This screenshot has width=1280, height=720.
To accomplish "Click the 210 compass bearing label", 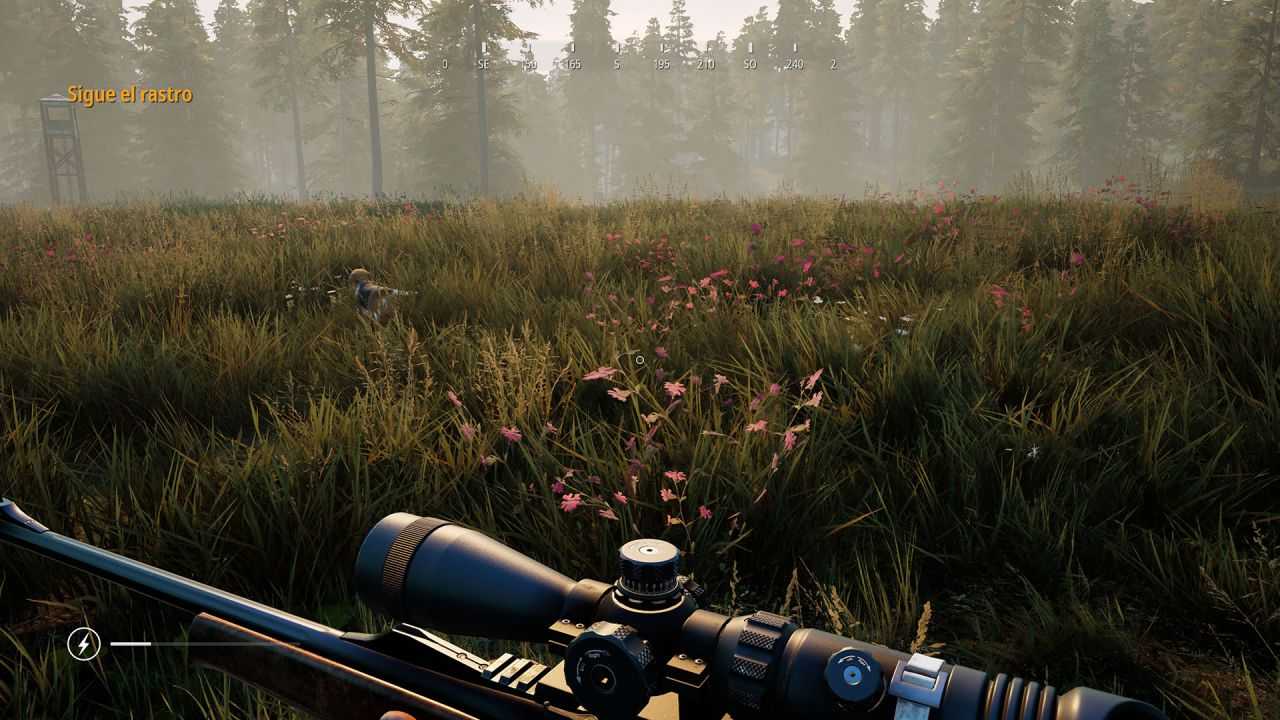I will click(707, 62).
